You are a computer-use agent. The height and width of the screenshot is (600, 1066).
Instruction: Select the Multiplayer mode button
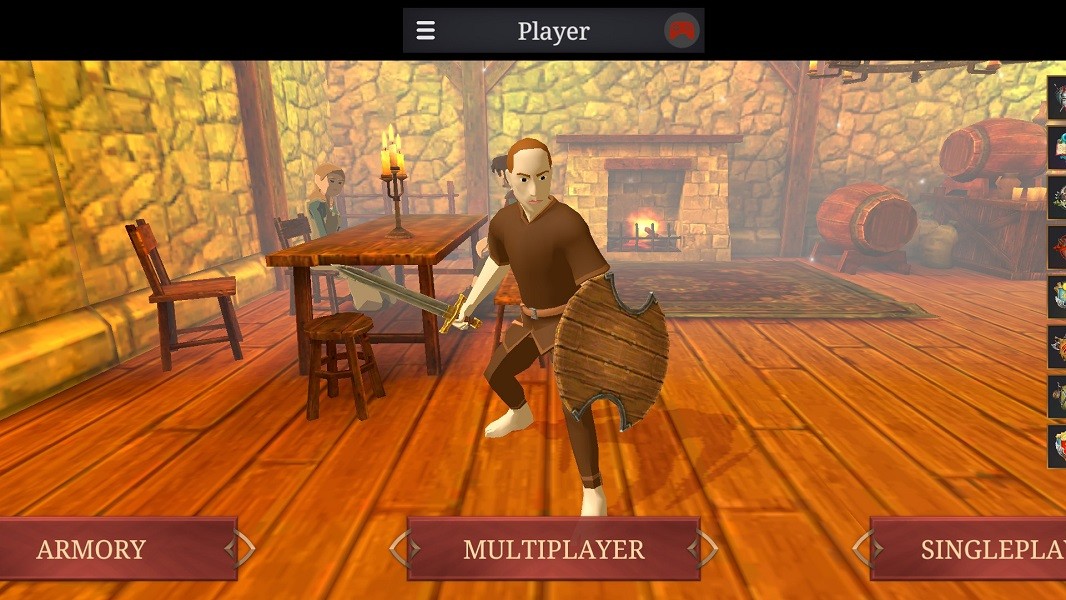point(553,549)
